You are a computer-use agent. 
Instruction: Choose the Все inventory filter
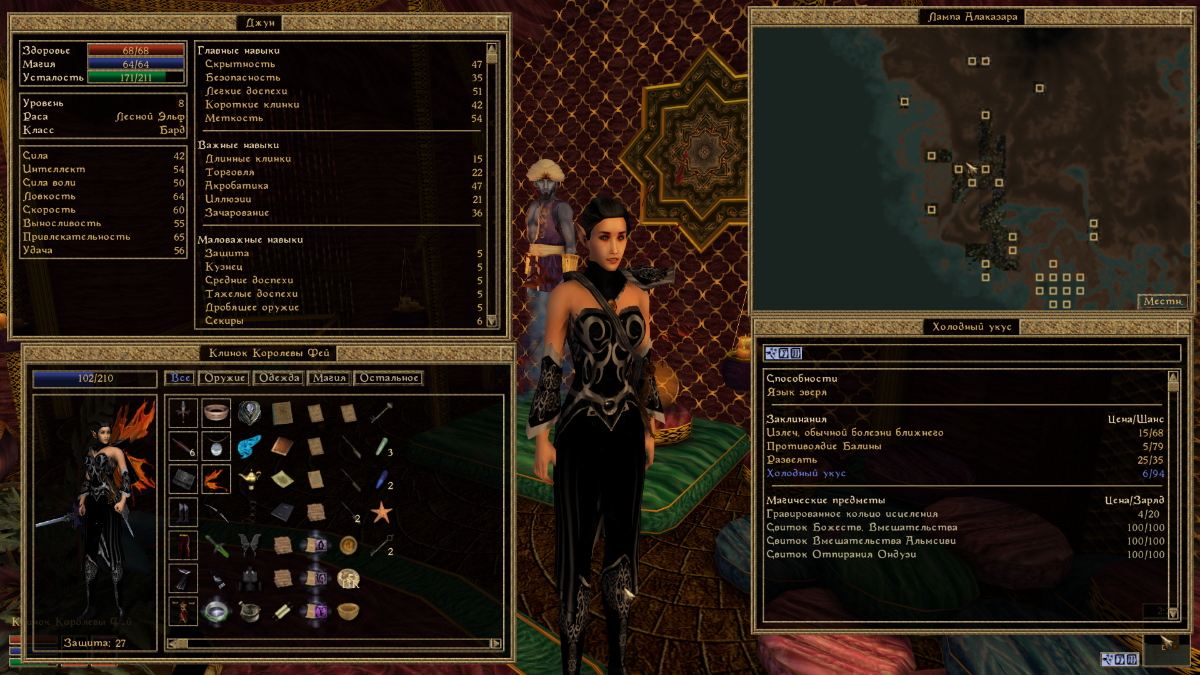pos(180,378)
